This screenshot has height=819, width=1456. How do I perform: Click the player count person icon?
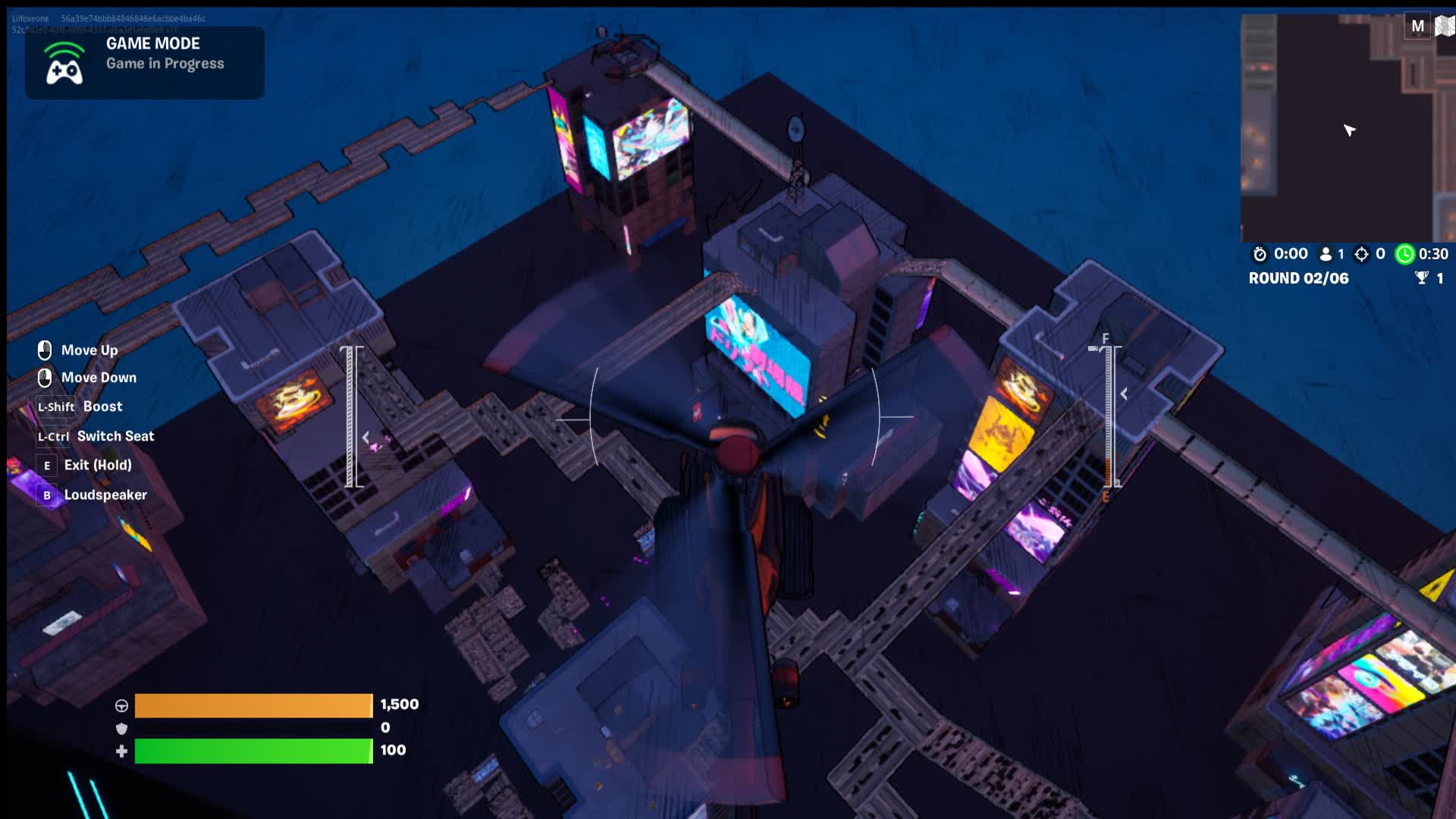coord(1325,254)
